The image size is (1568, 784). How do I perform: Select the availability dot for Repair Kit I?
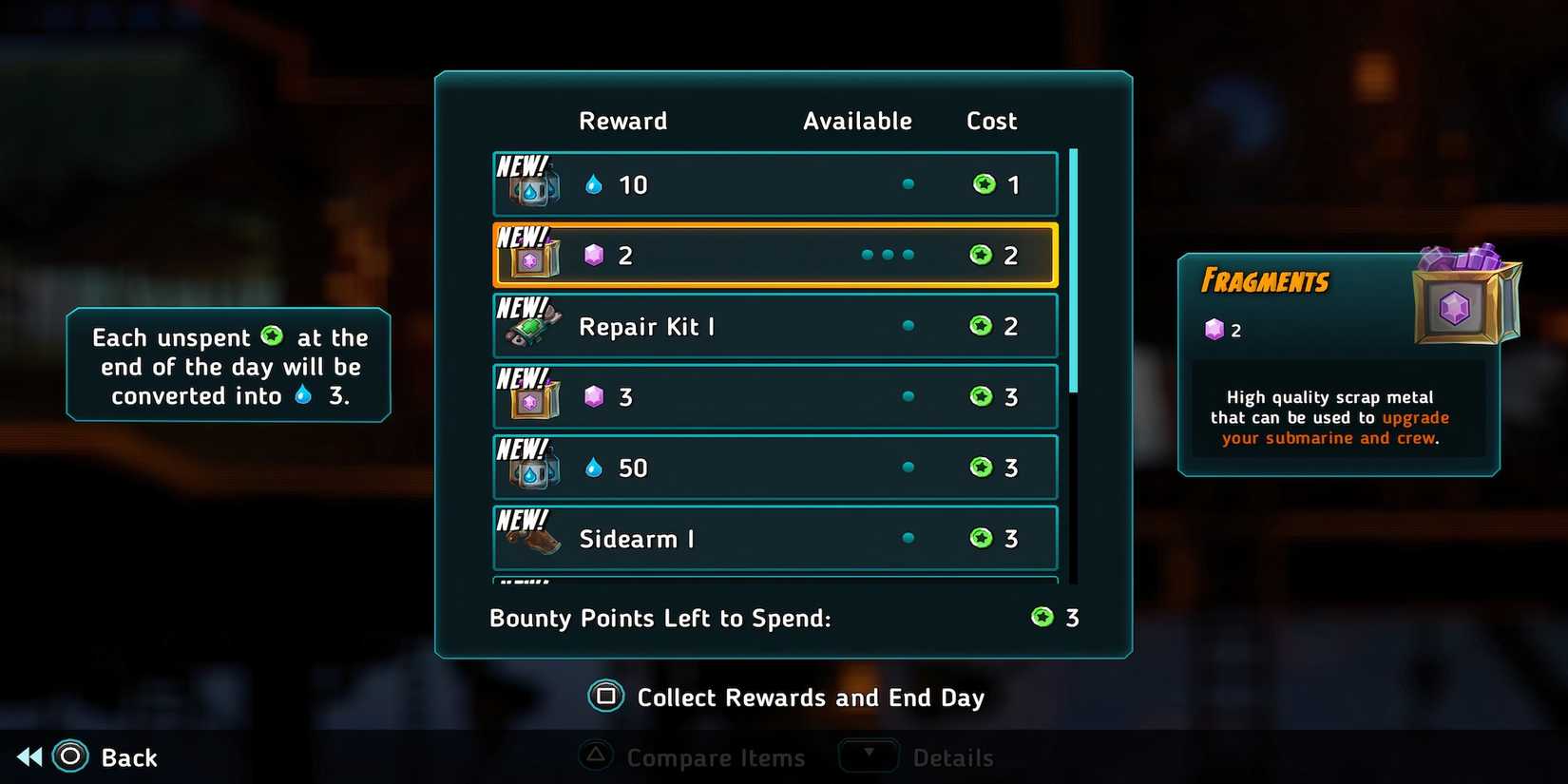(908, 325)
